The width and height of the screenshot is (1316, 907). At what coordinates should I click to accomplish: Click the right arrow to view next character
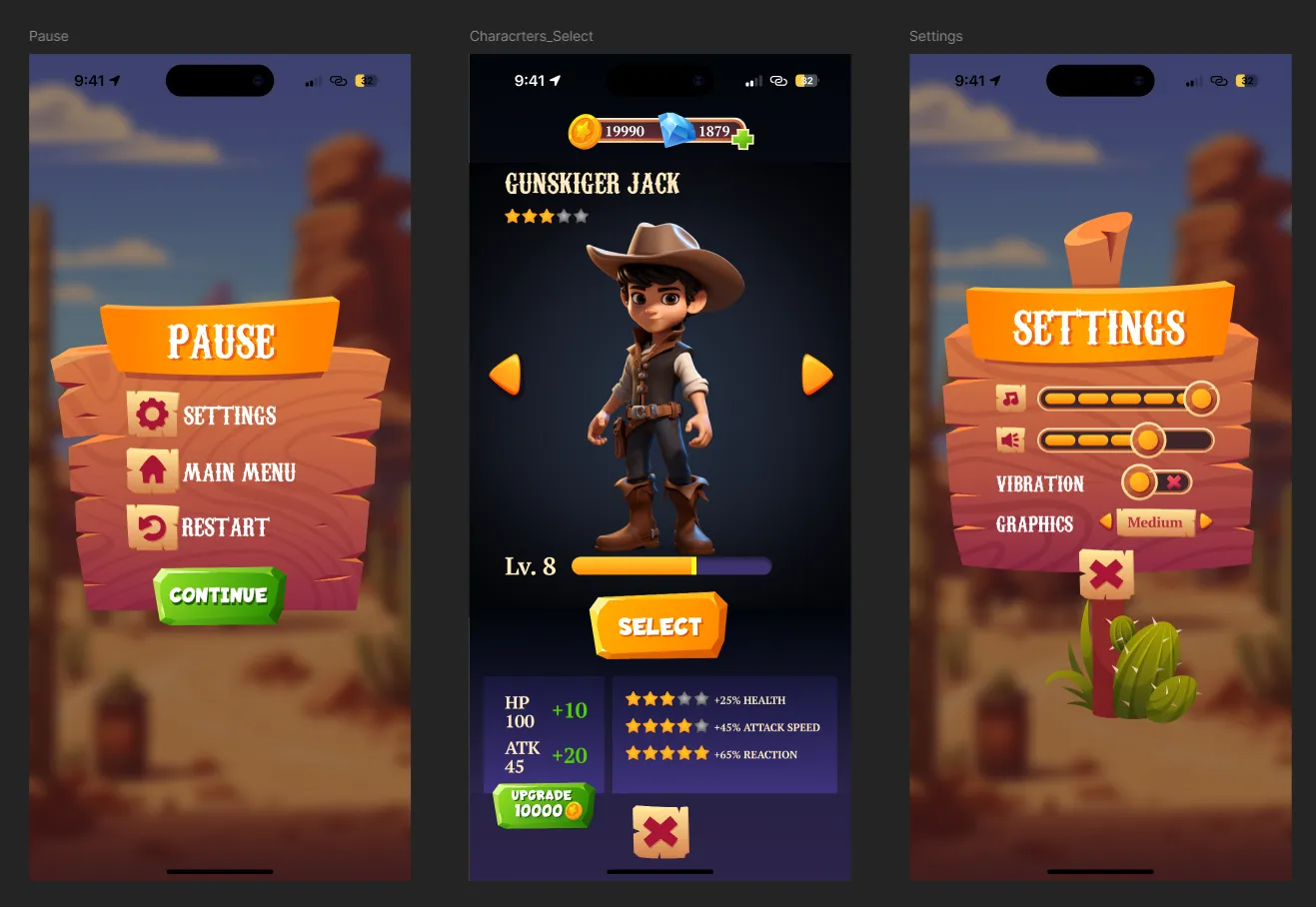click(x=816, y=374)
